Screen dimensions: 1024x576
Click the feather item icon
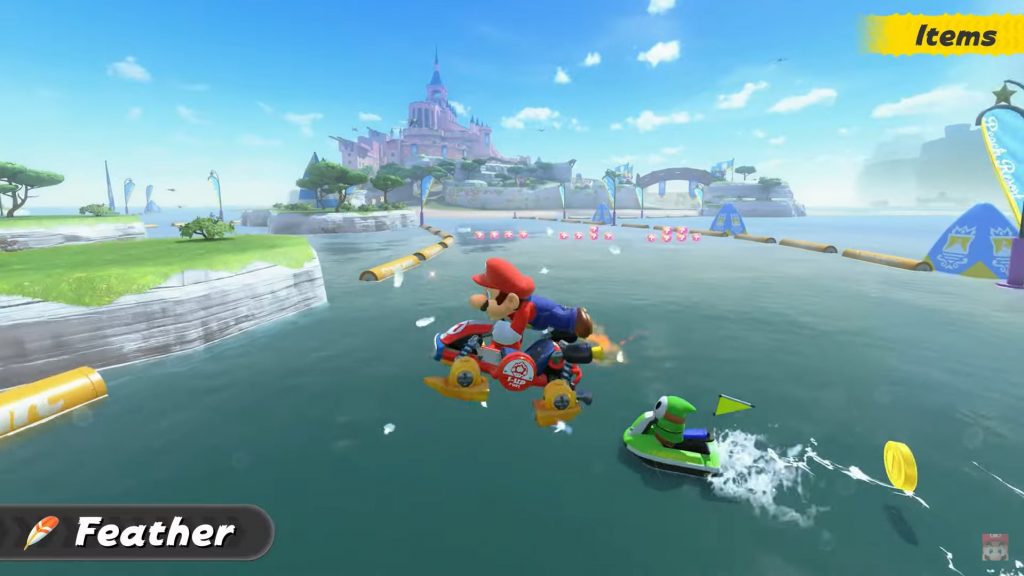tap(40, 532)
